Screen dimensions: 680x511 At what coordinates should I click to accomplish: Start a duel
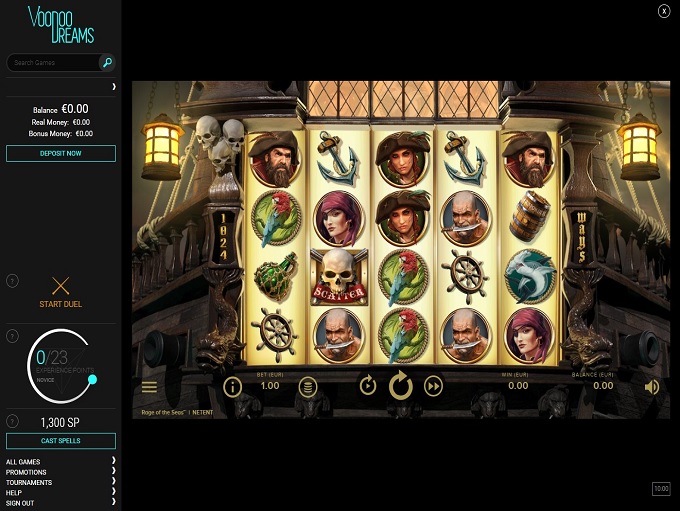click(60, 291)
